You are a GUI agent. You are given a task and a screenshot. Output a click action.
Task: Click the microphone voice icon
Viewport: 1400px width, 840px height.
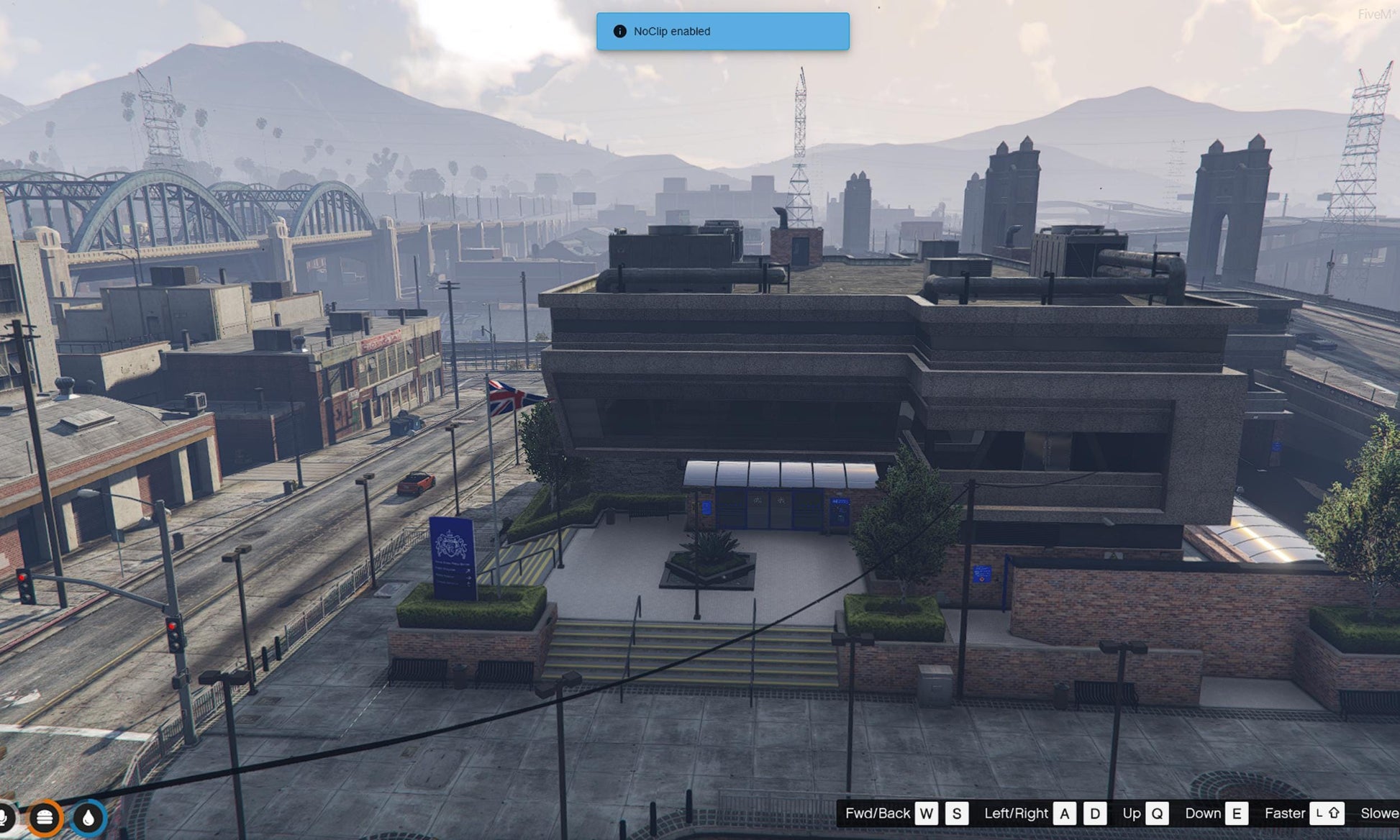click(4, 818)
